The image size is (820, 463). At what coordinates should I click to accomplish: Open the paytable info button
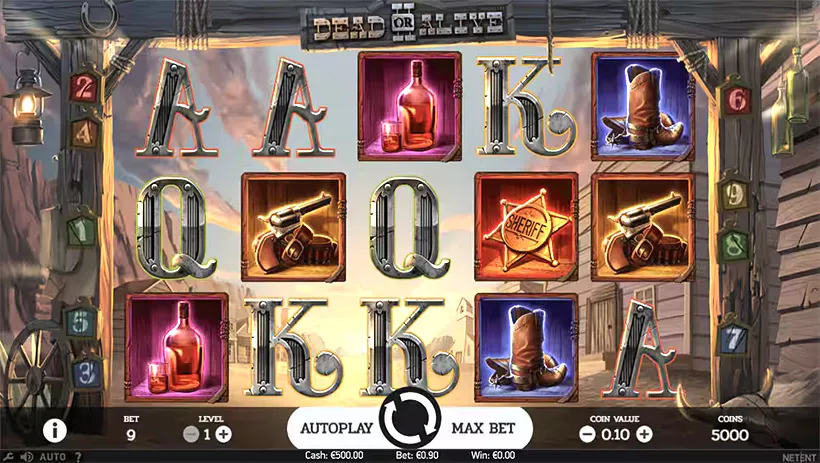pyautogui.click(x=54, y=431)
